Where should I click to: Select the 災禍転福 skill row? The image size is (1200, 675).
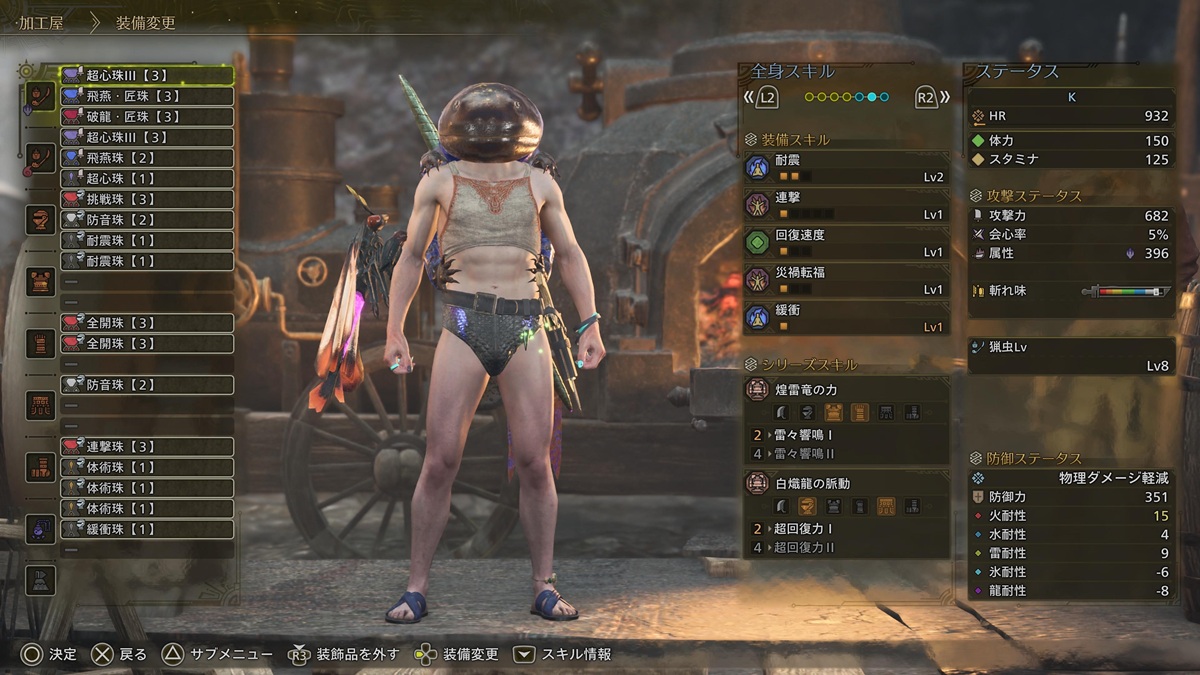point(846,280)
